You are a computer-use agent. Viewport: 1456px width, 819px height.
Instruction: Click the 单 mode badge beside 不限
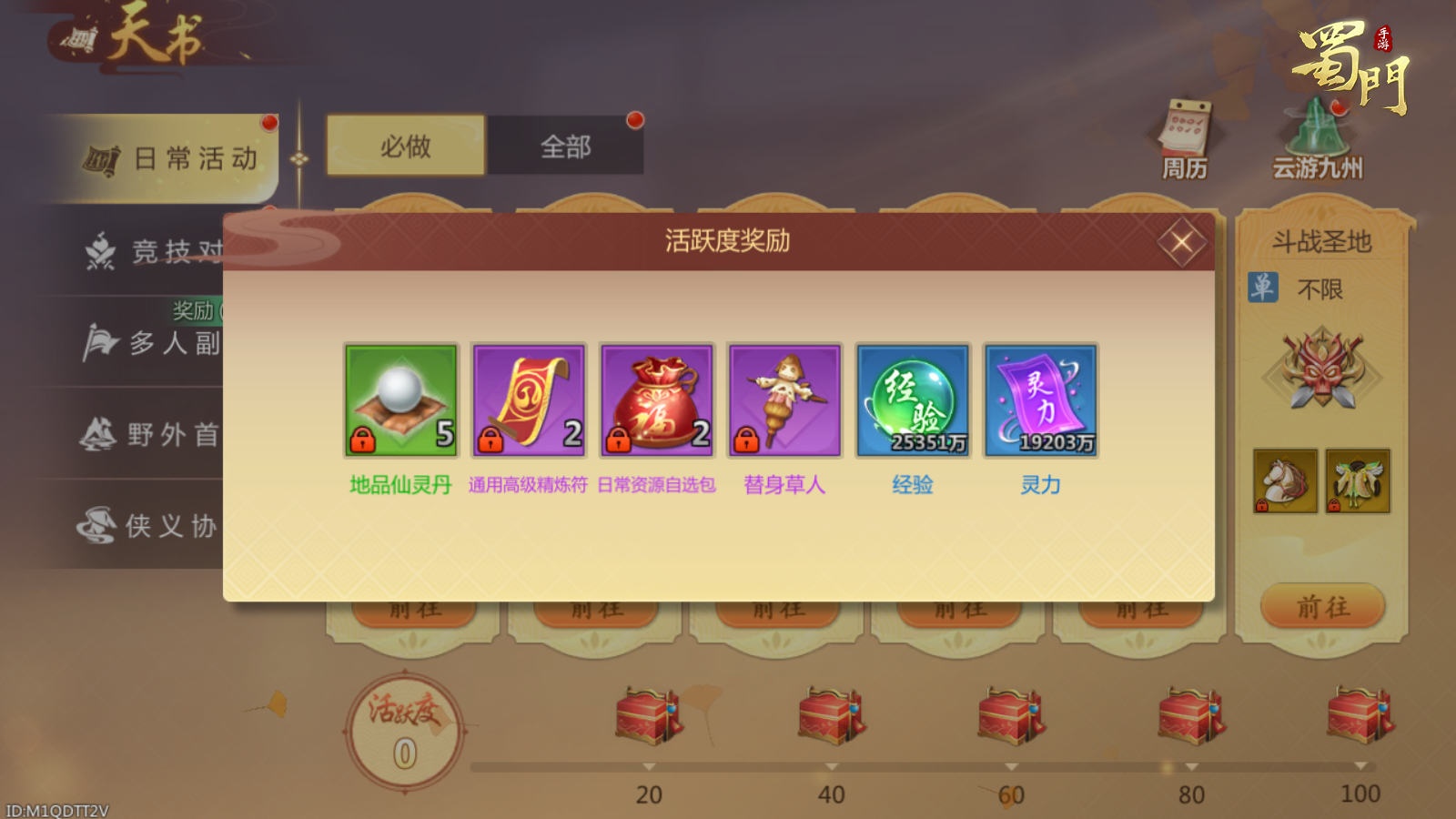click(x=1261, y=288)
